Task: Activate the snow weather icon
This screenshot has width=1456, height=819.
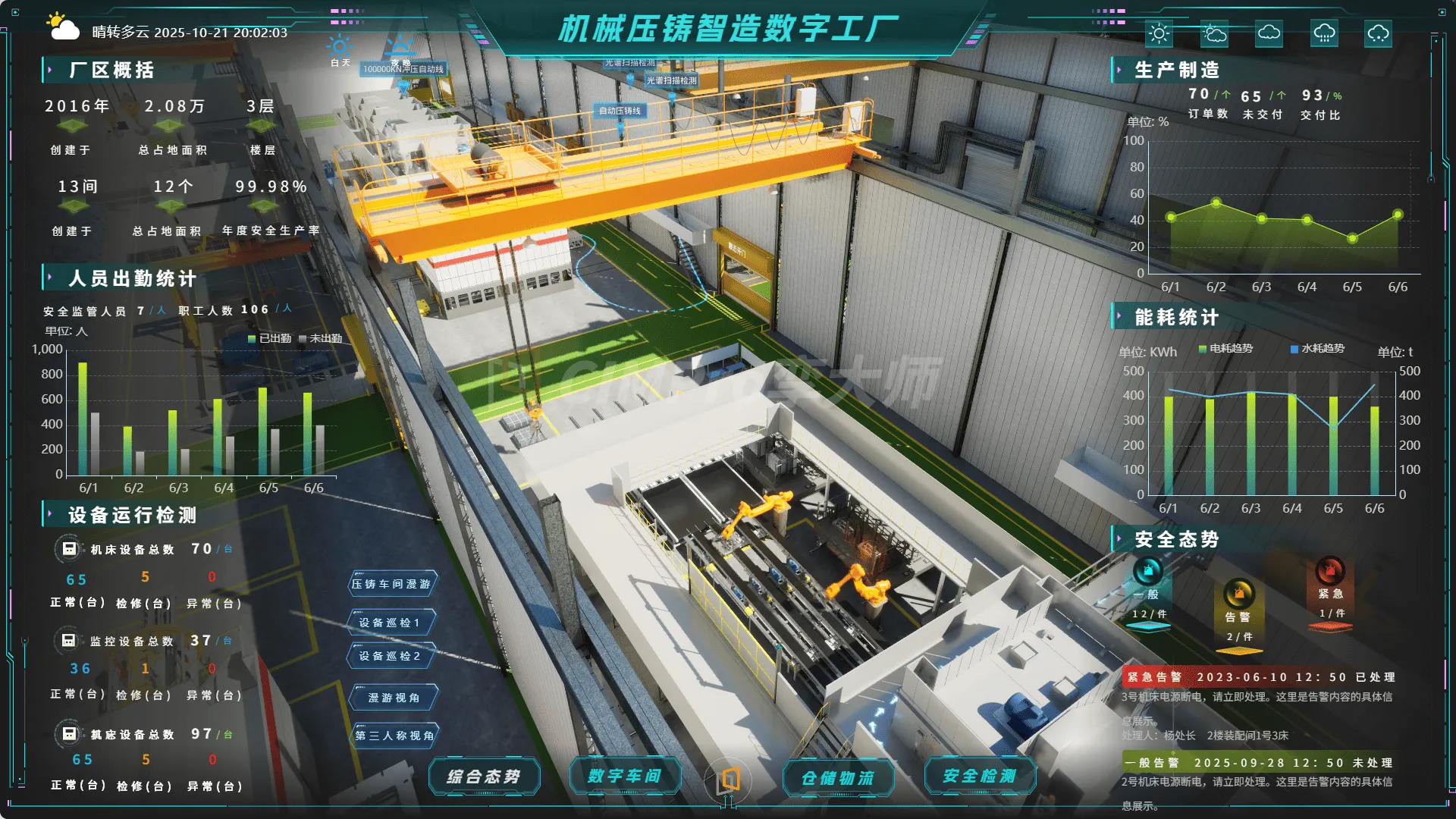Action: tap(1378, 33)
